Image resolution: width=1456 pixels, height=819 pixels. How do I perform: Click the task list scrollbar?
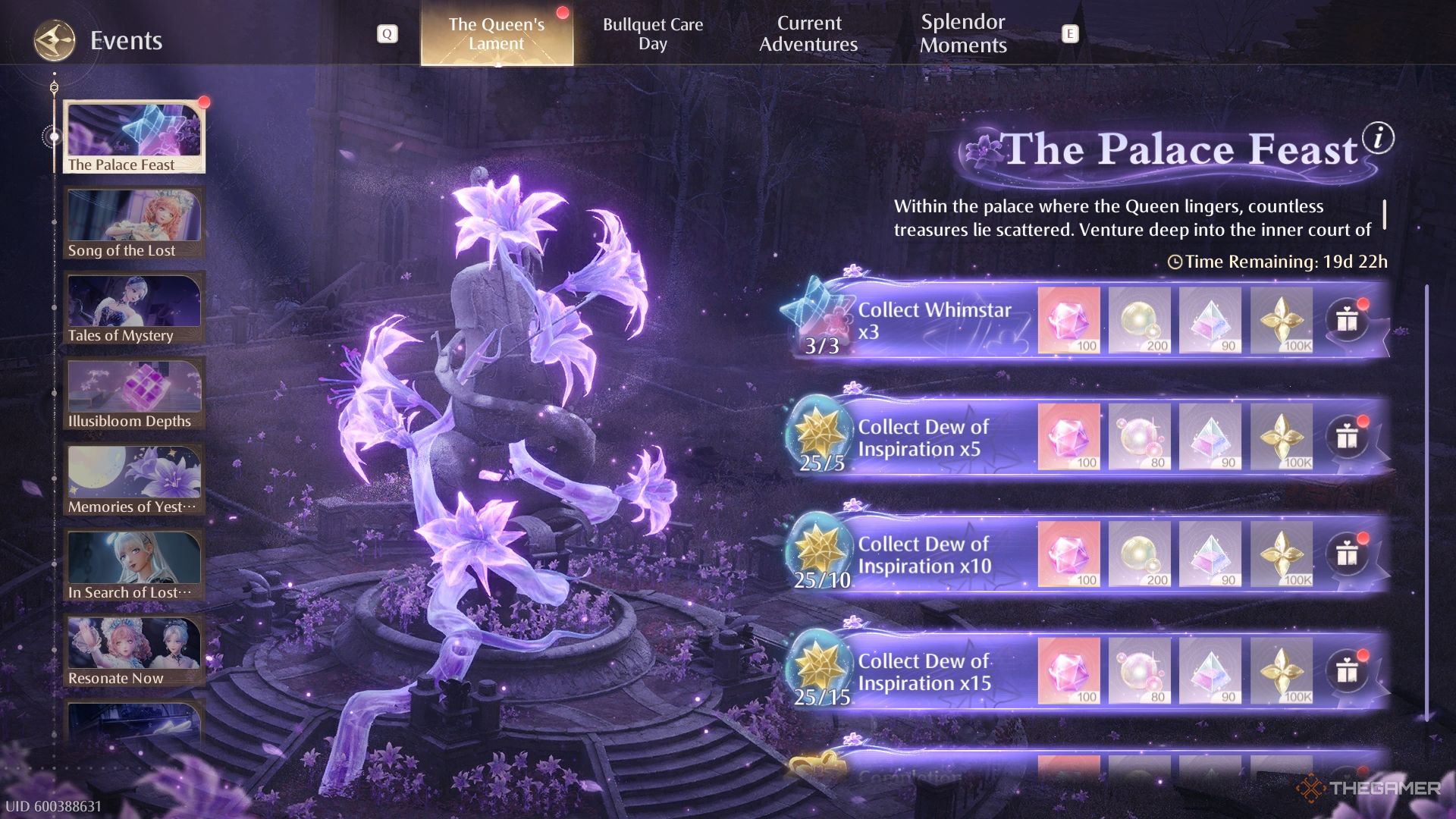point(1426,500)
